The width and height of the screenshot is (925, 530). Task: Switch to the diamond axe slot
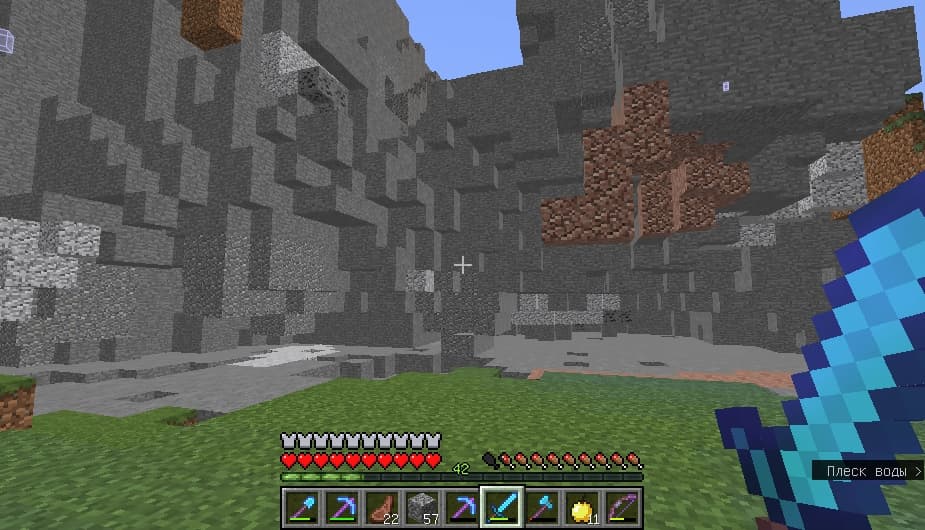539,506
